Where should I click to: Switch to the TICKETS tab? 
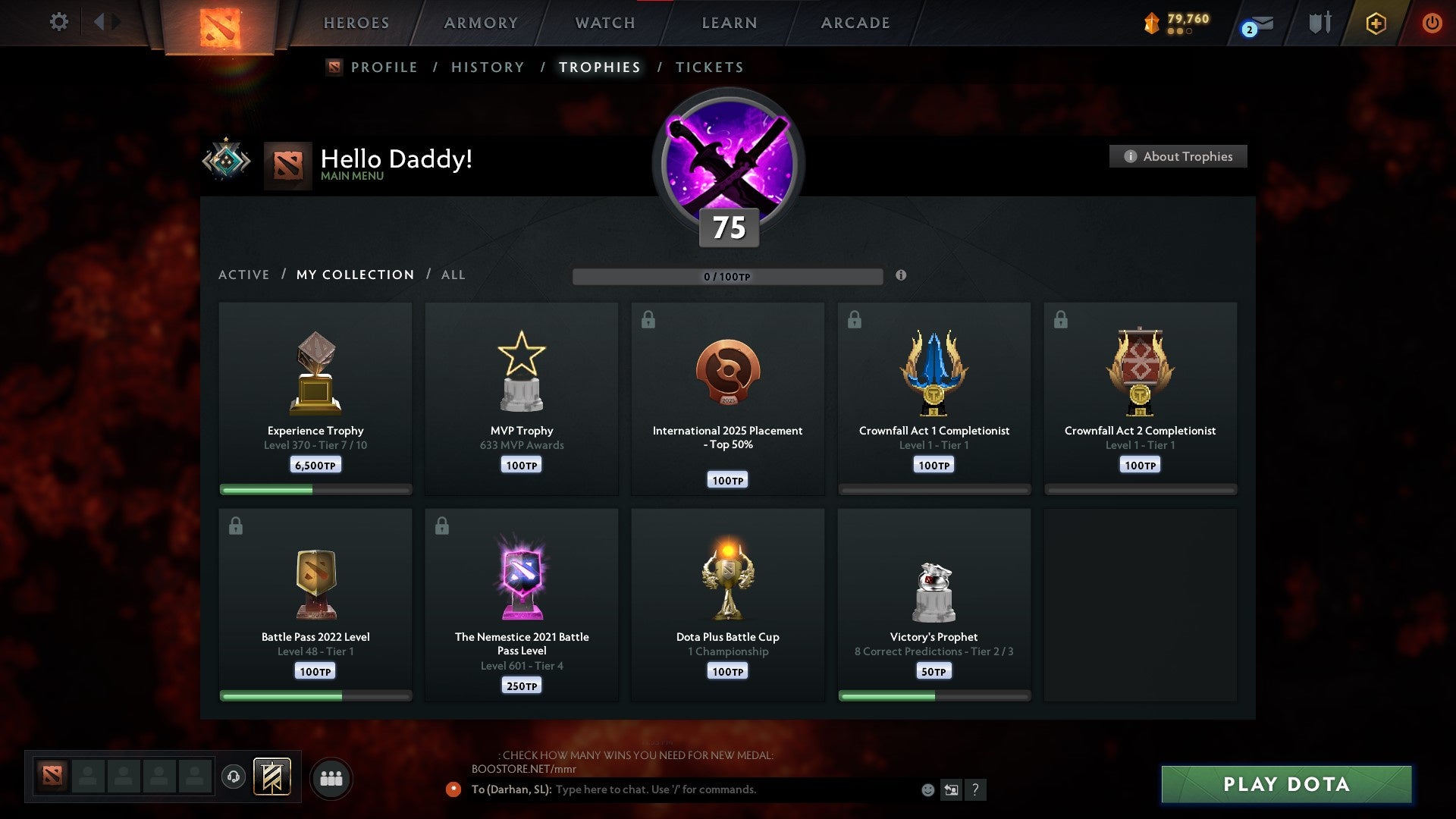[708, 67]
